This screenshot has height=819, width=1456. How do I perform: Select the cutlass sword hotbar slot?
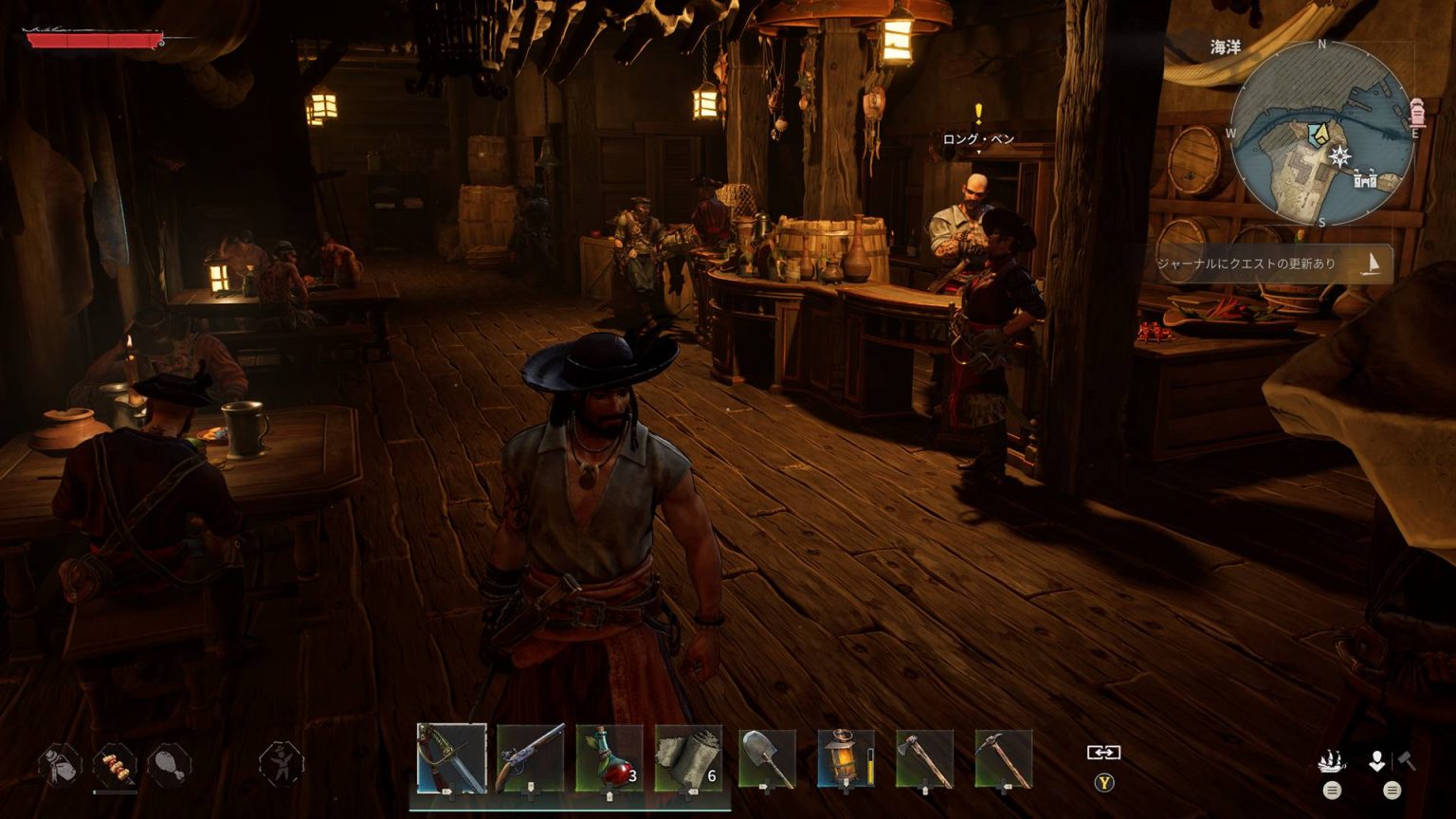[451, 757]
